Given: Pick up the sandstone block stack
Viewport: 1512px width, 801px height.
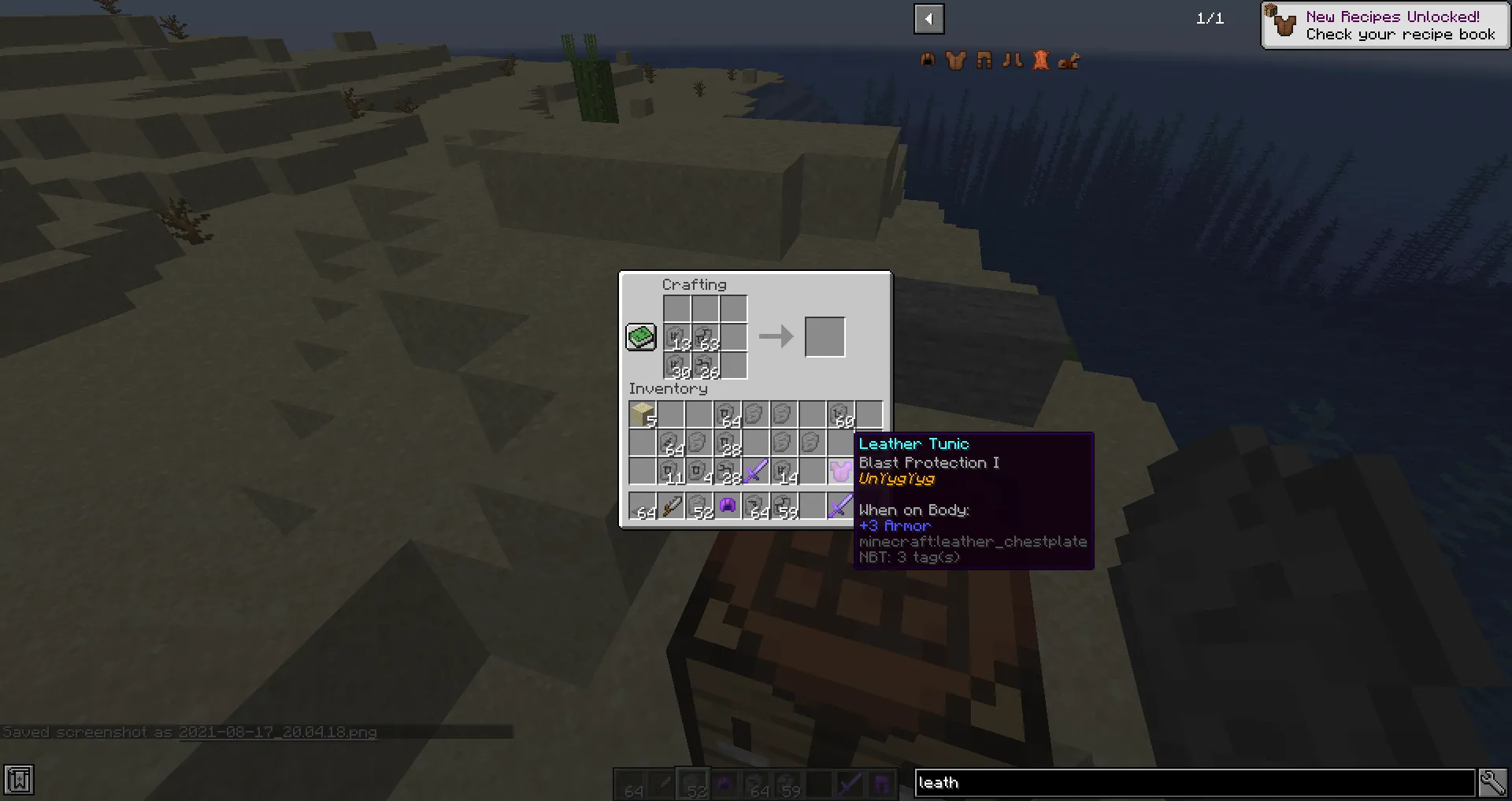Looking at the screenshot, I should coord(642,415).
